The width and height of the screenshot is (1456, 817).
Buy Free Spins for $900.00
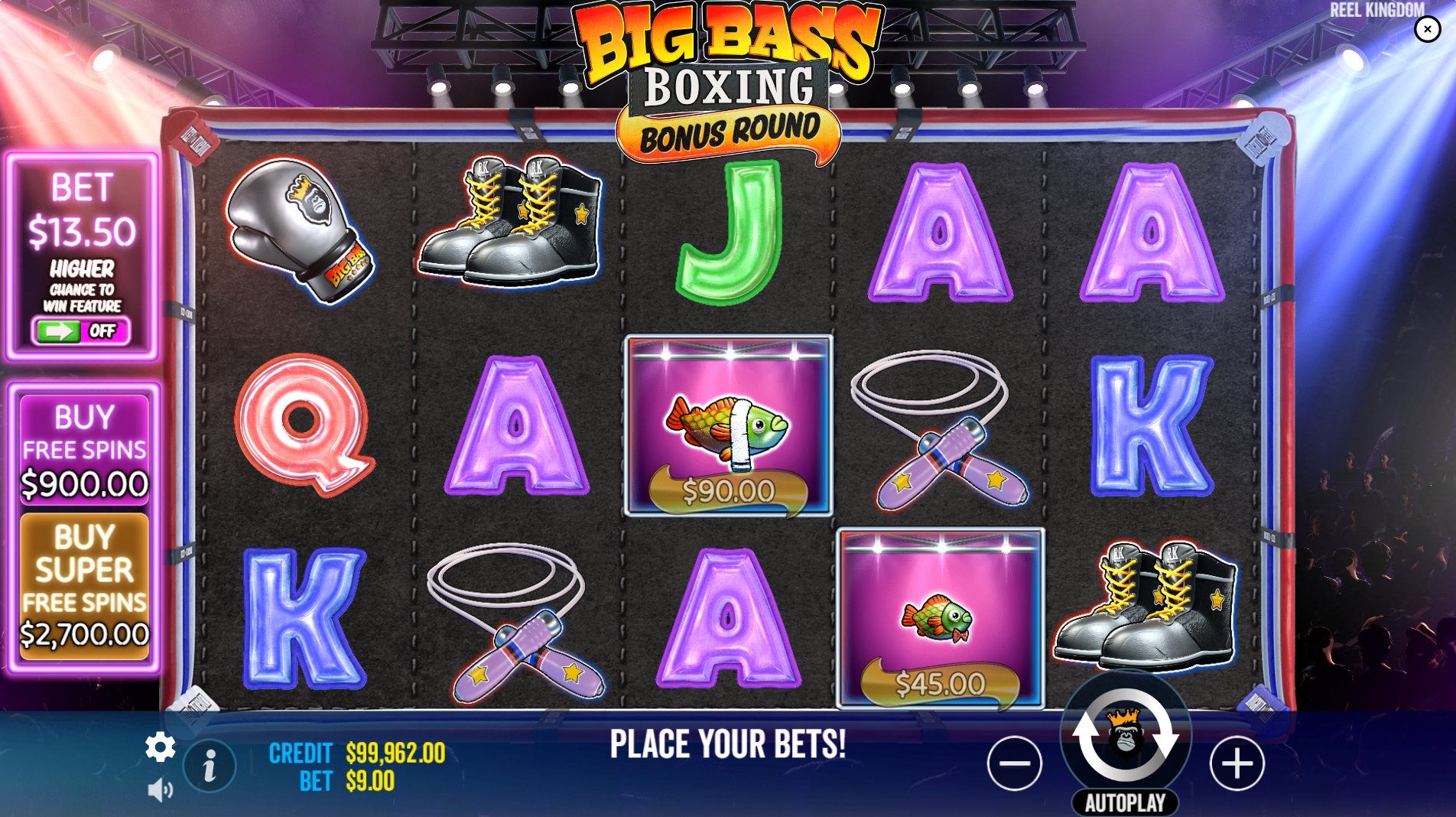point(84,451)
